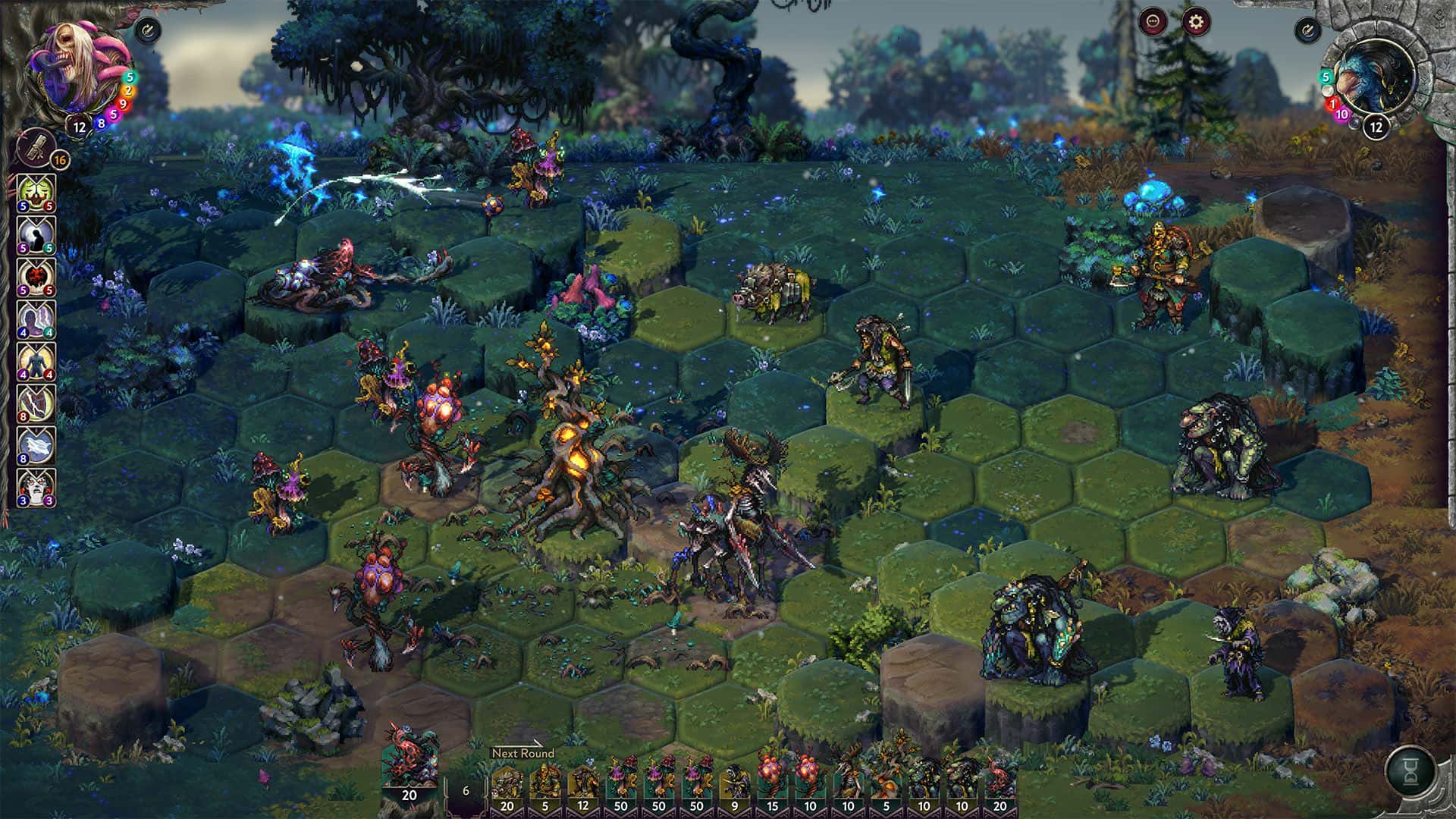Screen dimensions: 1456x819
Task: Click the left hero's surrender banner icon
Action: pos(149,28)
